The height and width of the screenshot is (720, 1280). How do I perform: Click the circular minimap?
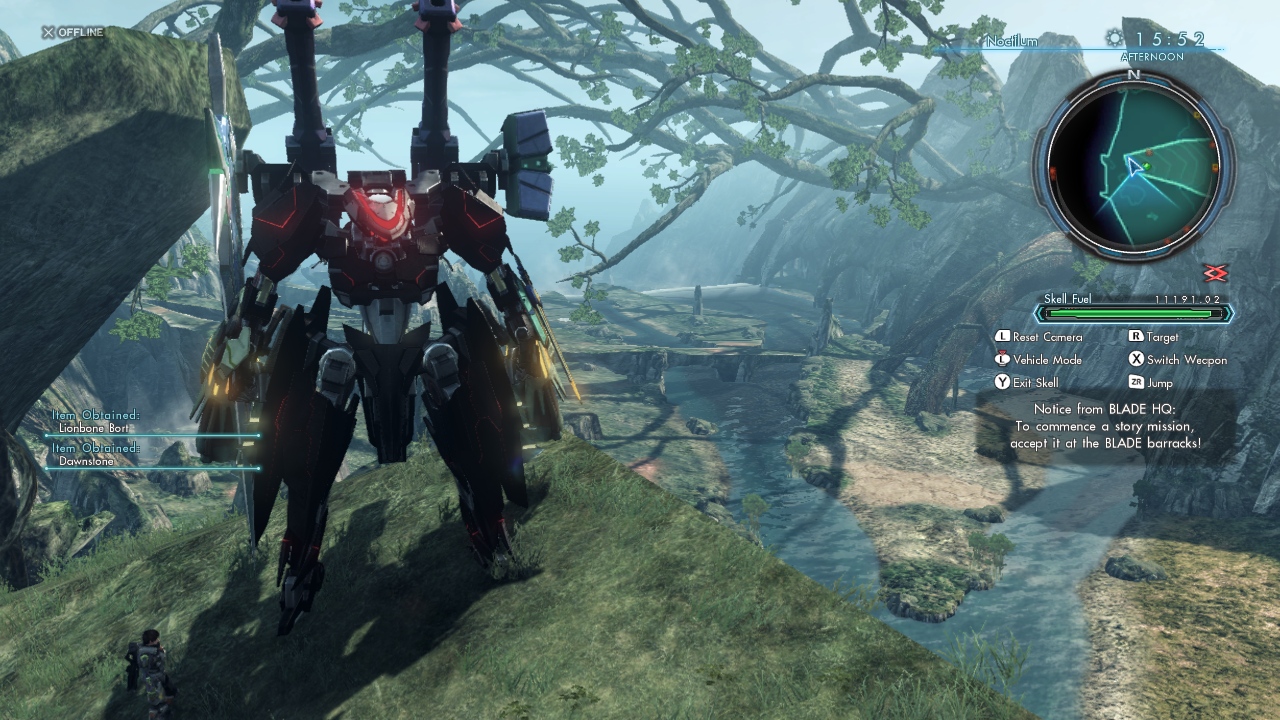[x=1134, y=165]
